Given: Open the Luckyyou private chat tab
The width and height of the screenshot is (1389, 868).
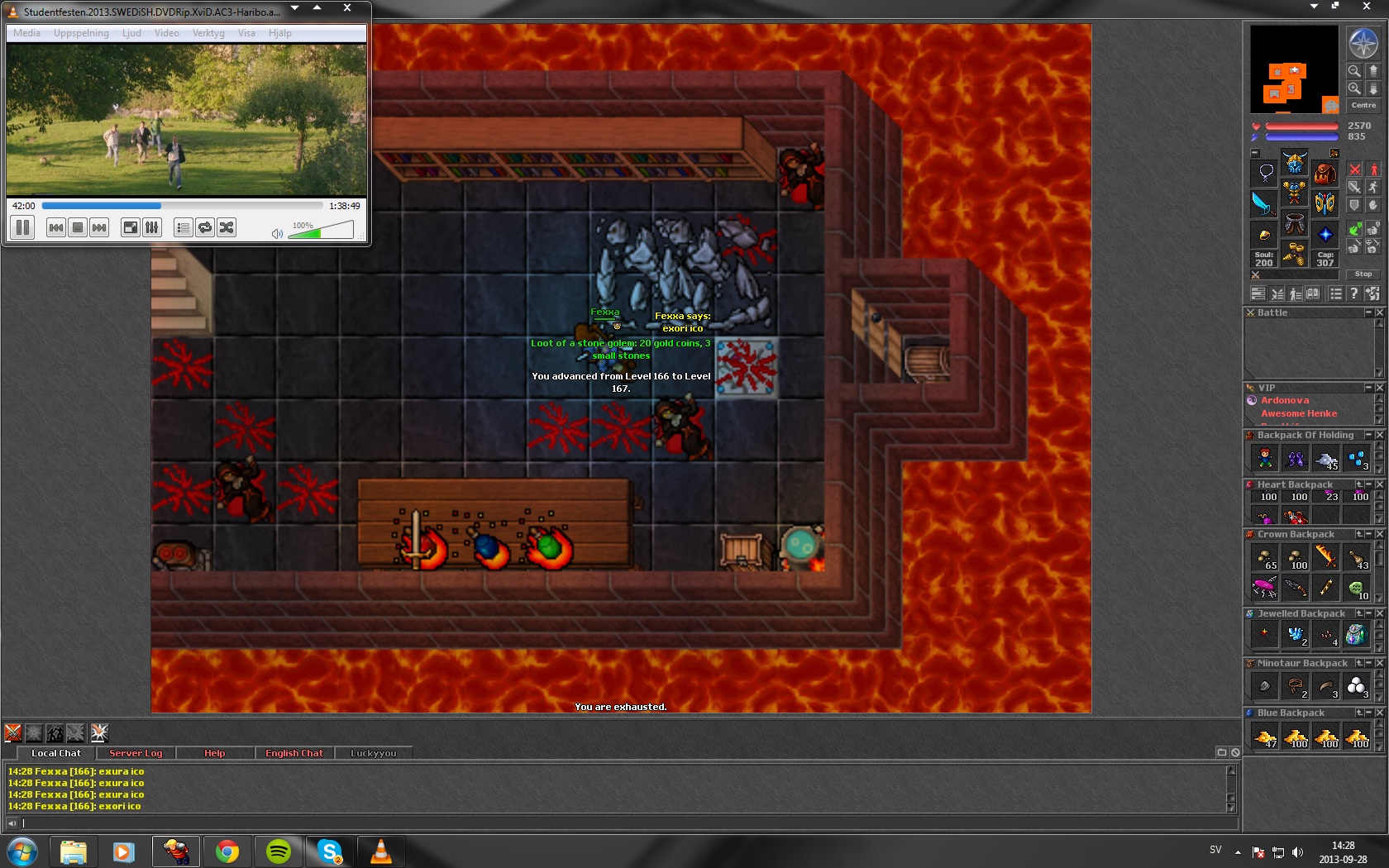Looking at the screenshot, I should [x=373, y=753].
